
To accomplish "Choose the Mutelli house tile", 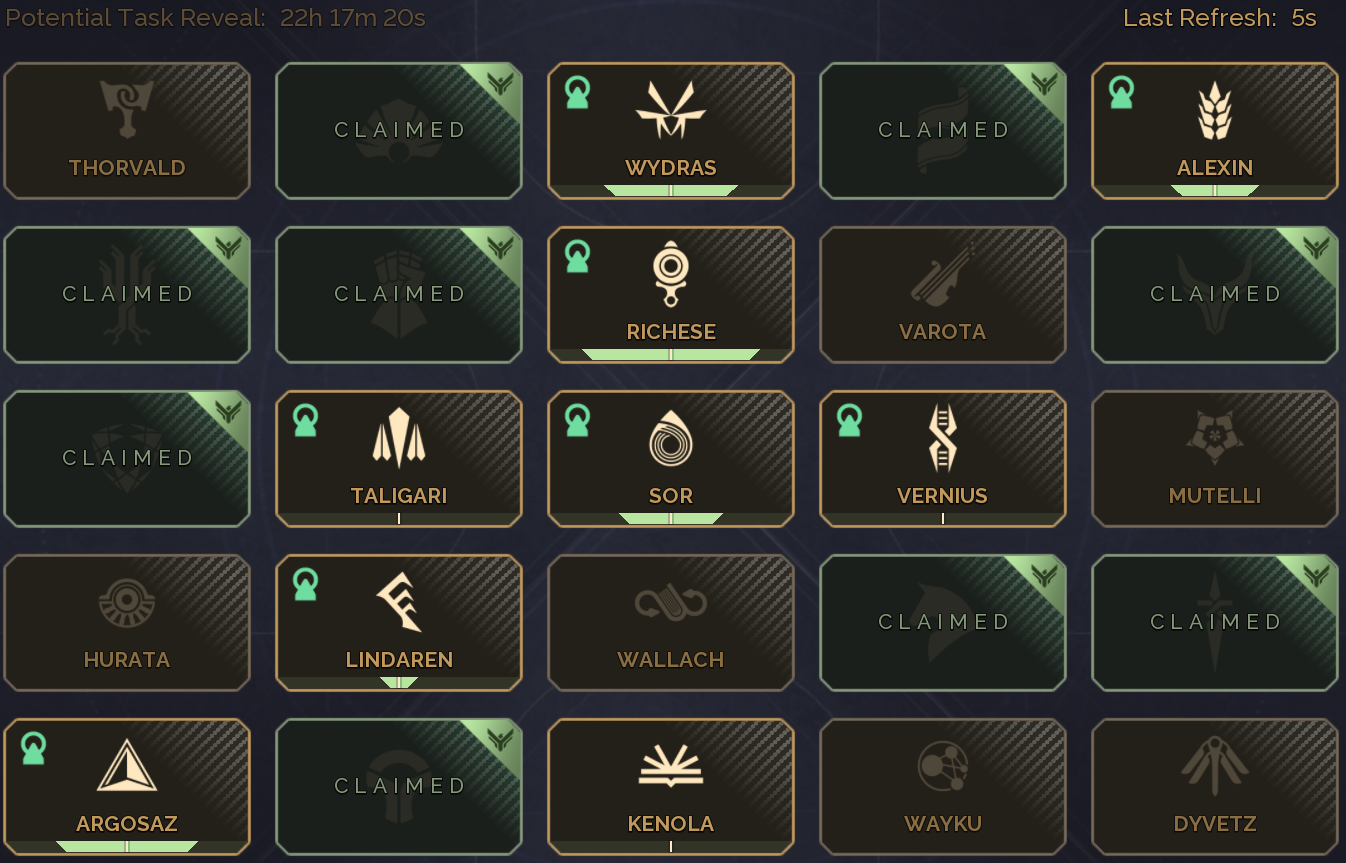I will 1215,459.
